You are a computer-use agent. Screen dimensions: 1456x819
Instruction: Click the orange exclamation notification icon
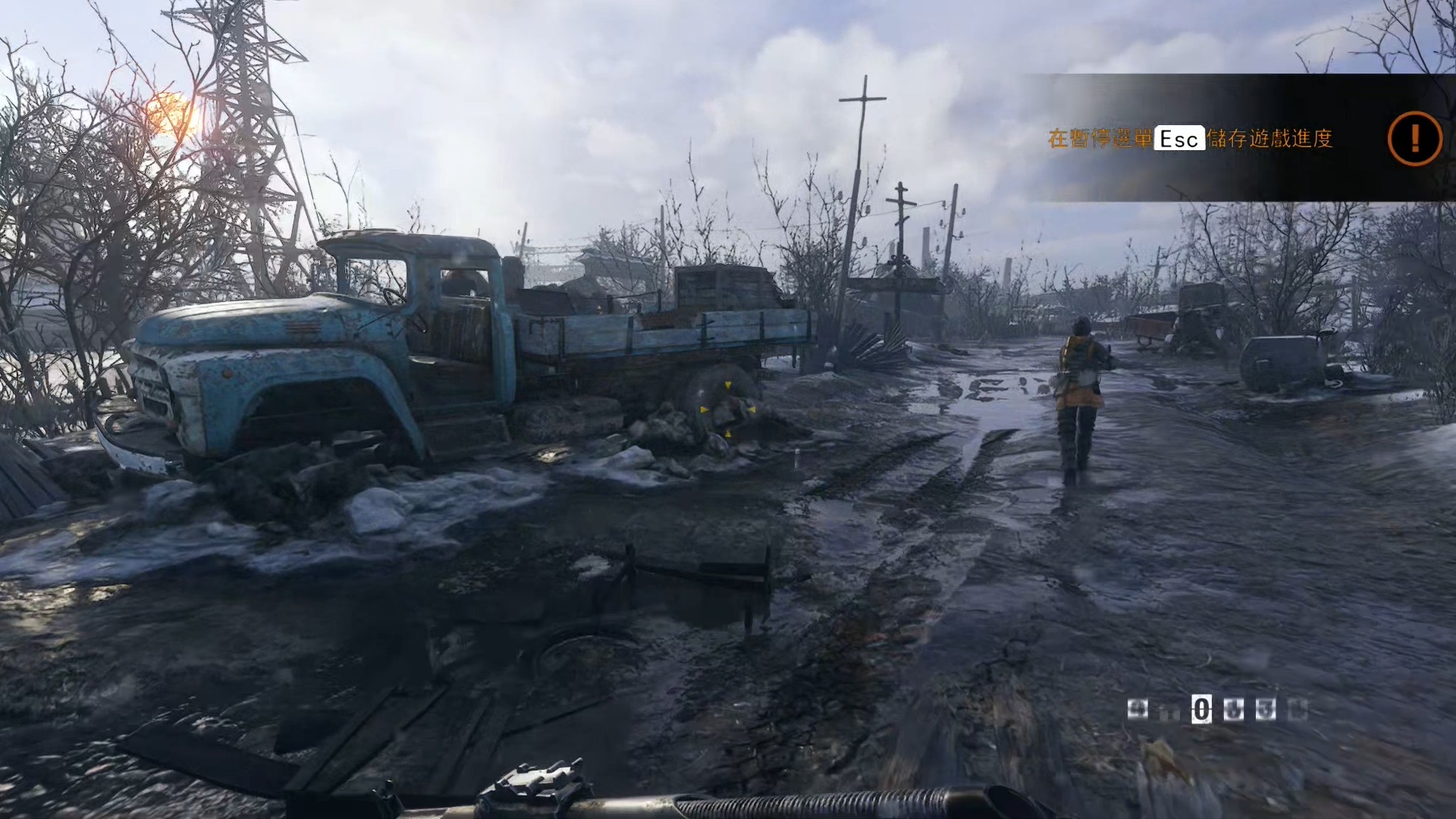(1414, 138)
